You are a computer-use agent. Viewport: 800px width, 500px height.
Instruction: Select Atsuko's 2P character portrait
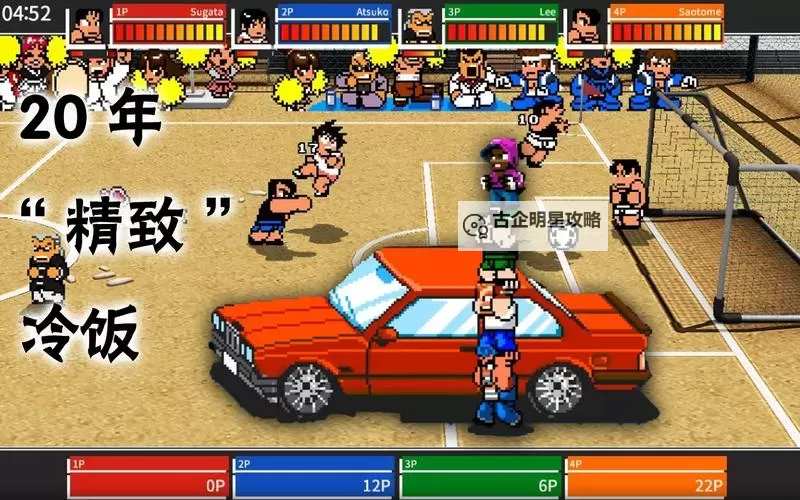click(x=255, y=25)
